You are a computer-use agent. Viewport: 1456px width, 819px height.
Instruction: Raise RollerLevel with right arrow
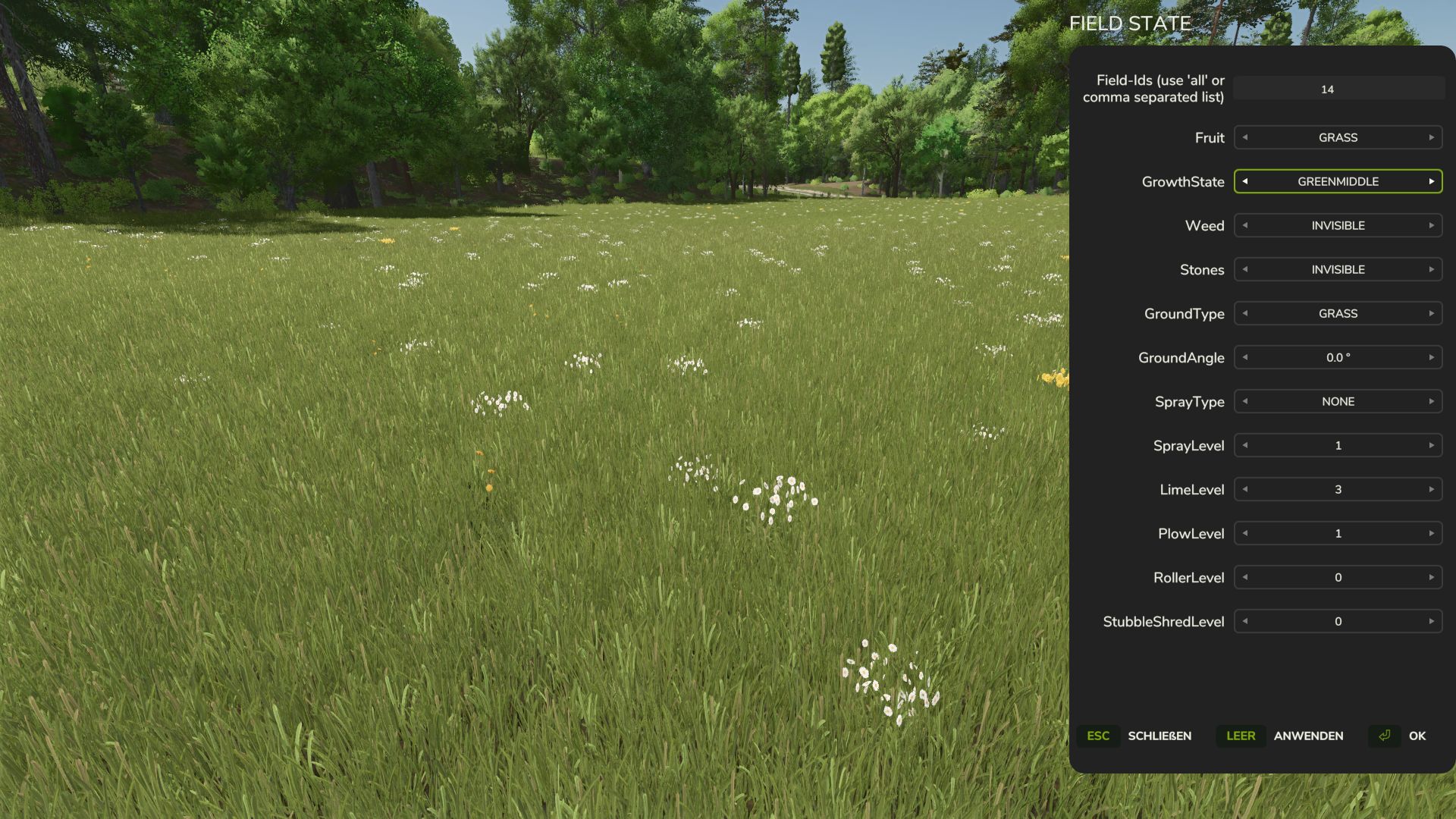tap(1431, 577)
